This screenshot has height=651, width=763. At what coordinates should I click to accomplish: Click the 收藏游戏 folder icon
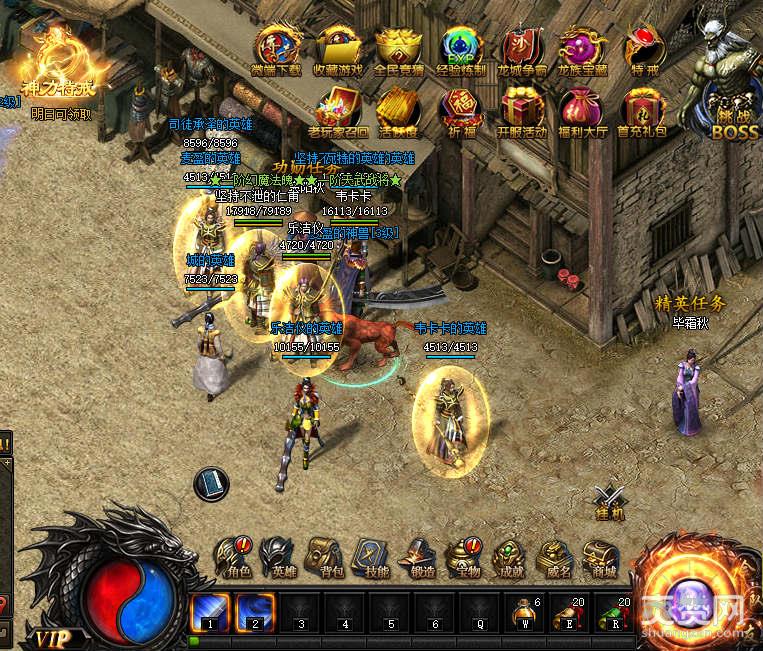click(x=339, y=50)
